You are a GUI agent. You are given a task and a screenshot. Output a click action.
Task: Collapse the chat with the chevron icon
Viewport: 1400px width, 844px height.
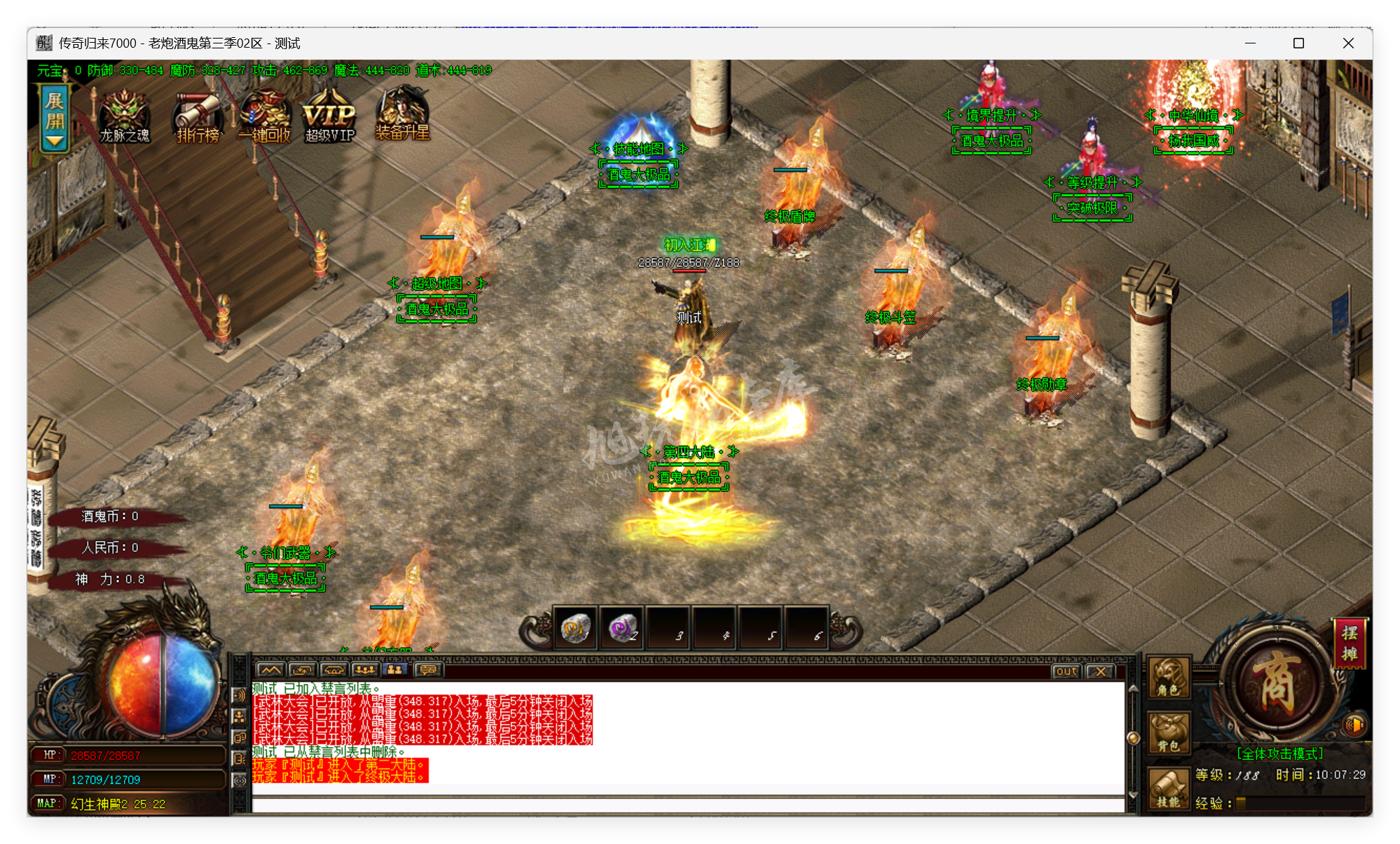tap(270, 669)
